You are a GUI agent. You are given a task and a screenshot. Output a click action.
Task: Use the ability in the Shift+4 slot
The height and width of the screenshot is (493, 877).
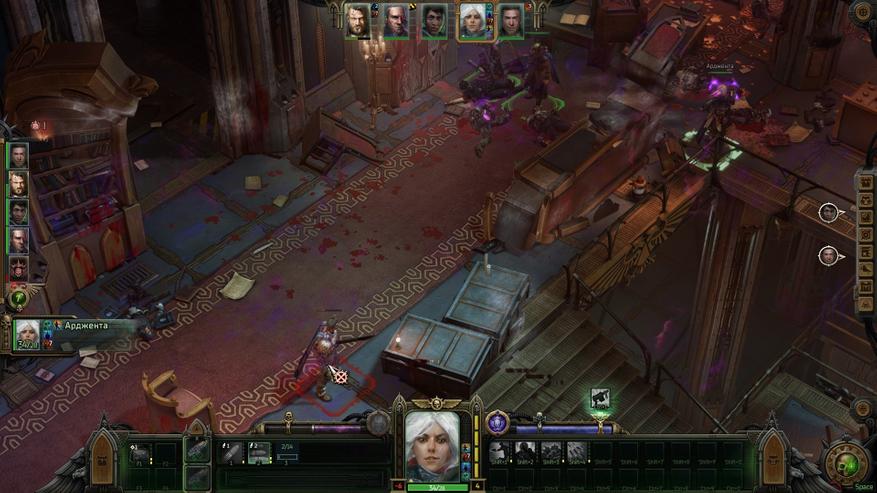578,452
